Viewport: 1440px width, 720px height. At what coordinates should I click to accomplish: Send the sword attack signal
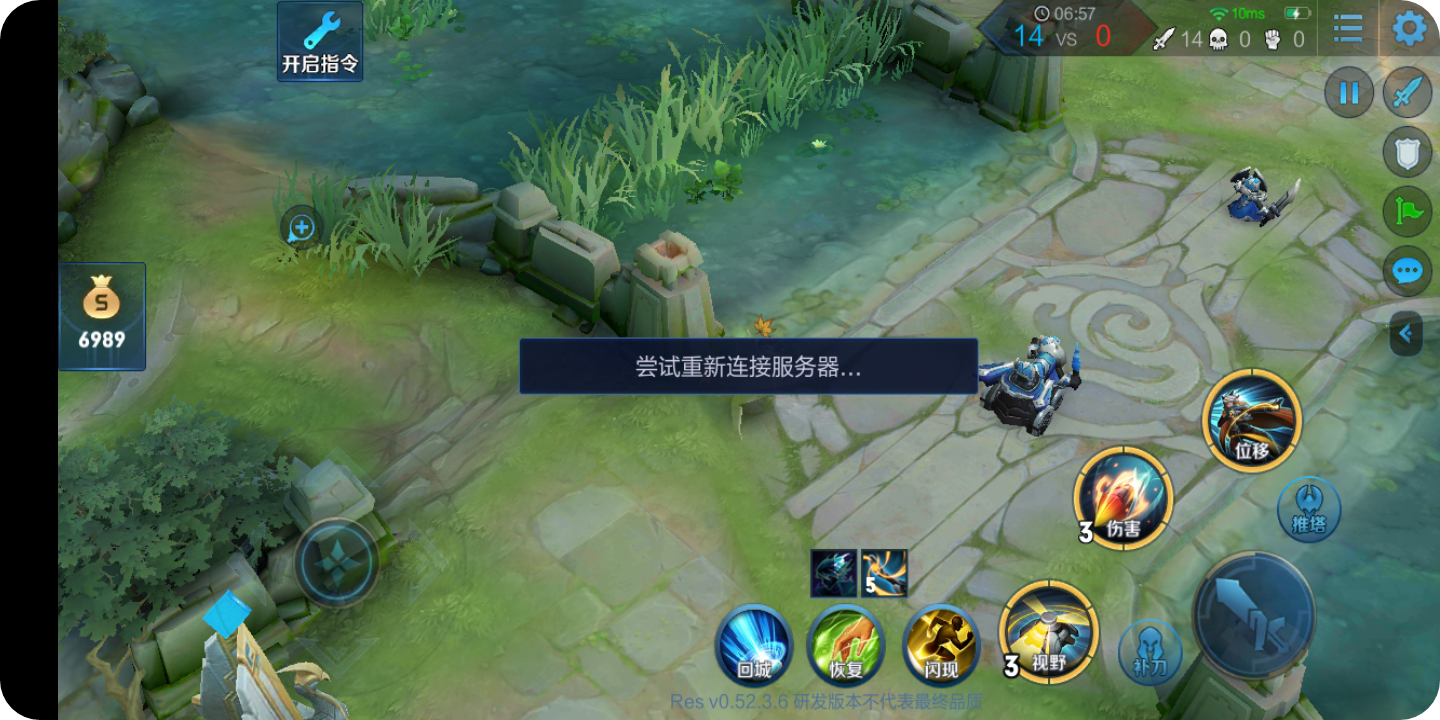1406,92
